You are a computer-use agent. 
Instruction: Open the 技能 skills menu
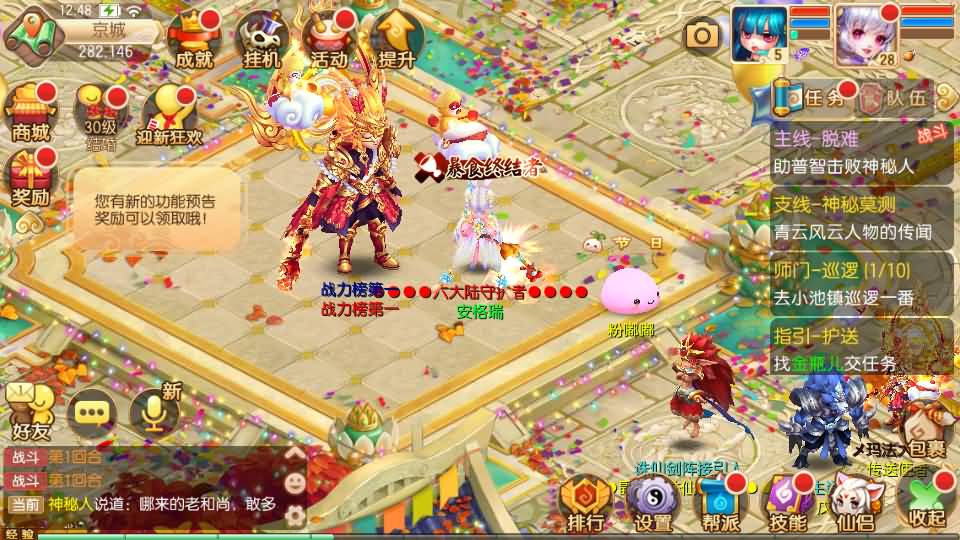pos(788,503)
